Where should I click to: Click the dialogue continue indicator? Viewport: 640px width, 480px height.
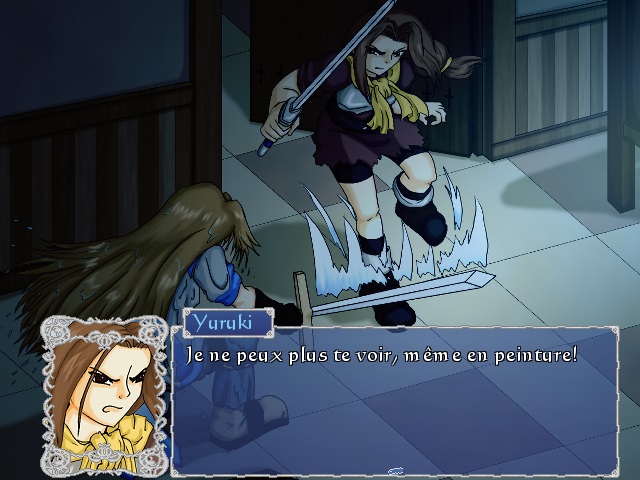point(395,470)
